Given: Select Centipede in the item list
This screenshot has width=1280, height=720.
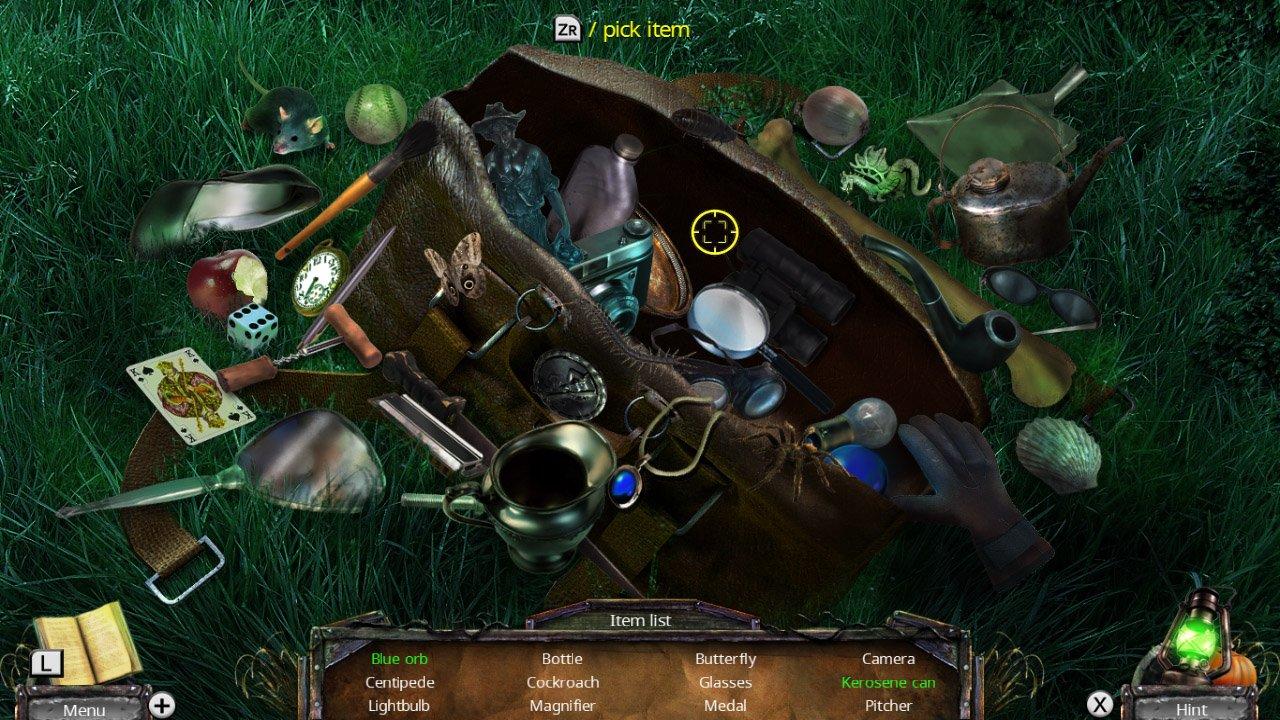Looking at the screenshot, I should point(399,683).
